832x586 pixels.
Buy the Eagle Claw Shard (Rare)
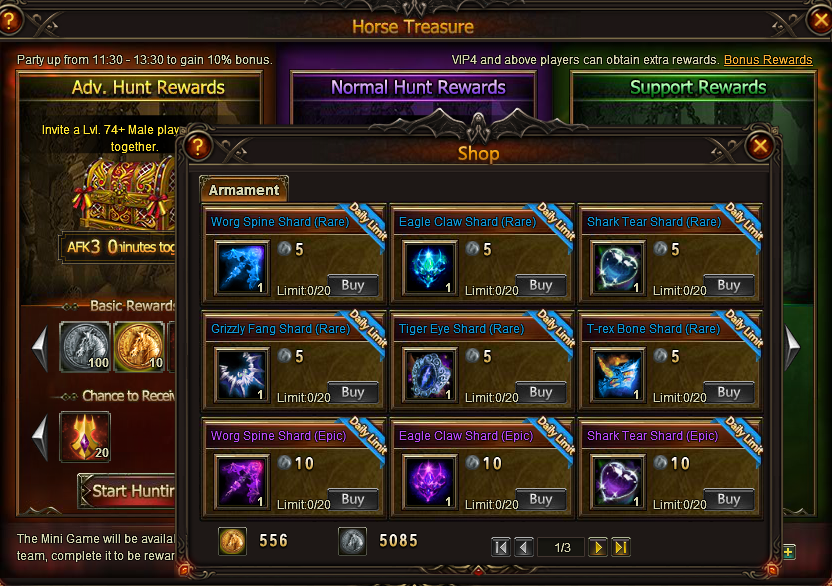(541, 285)
